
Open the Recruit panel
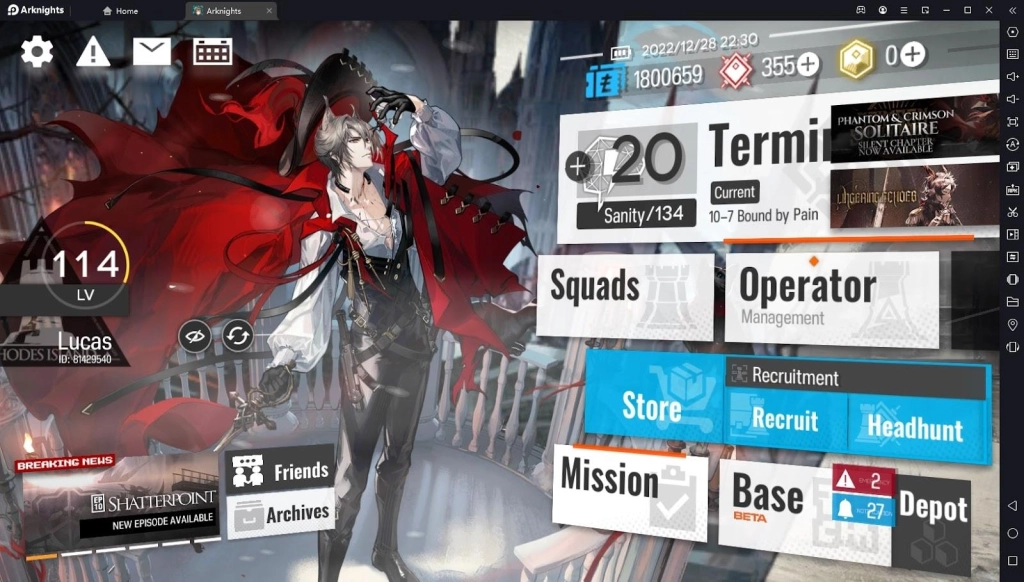pos(785,420)
